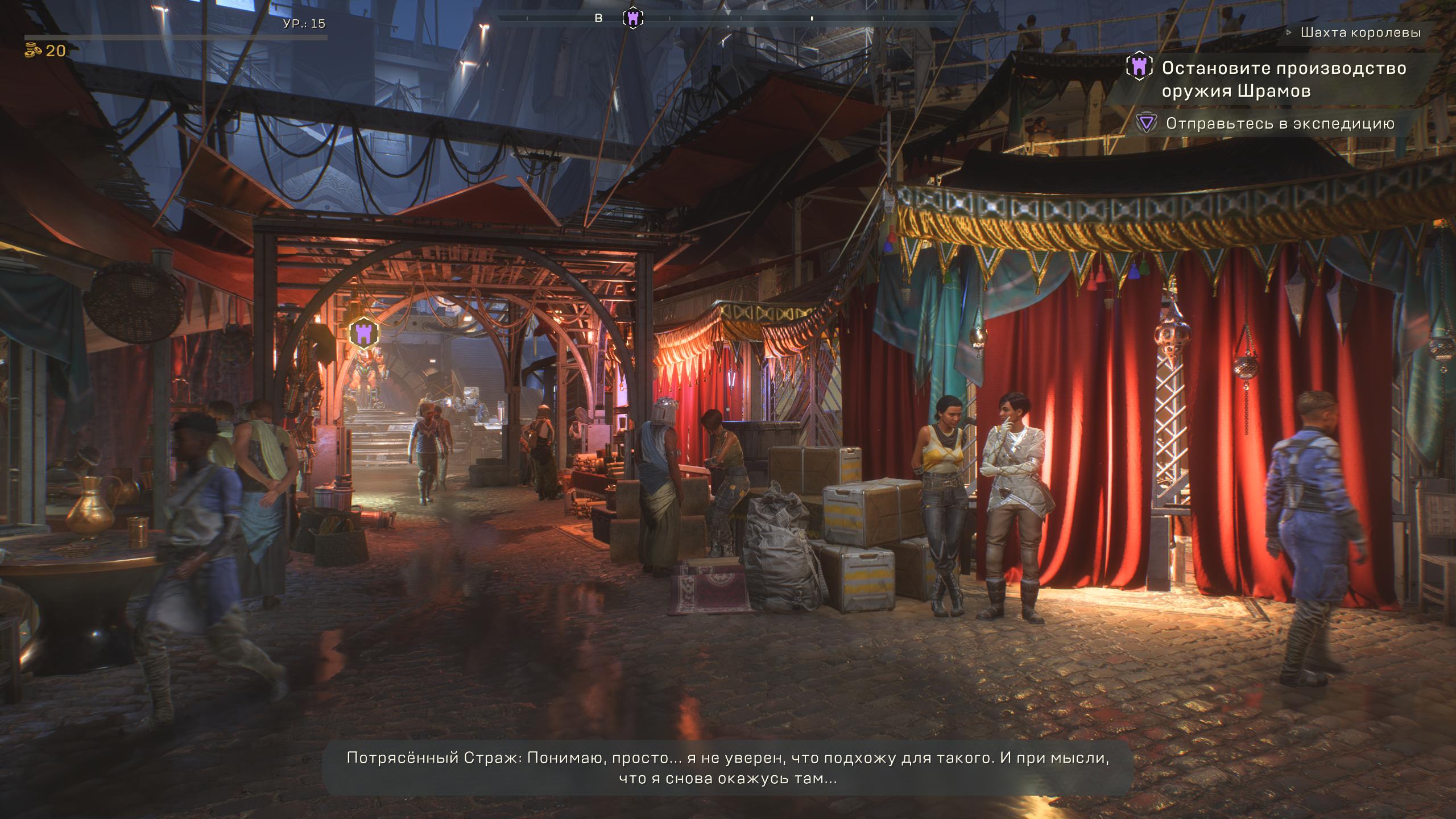Select the quest waypoint marker under the arch
Viewport: 1456px width, 819px height.
pos(364,334)
